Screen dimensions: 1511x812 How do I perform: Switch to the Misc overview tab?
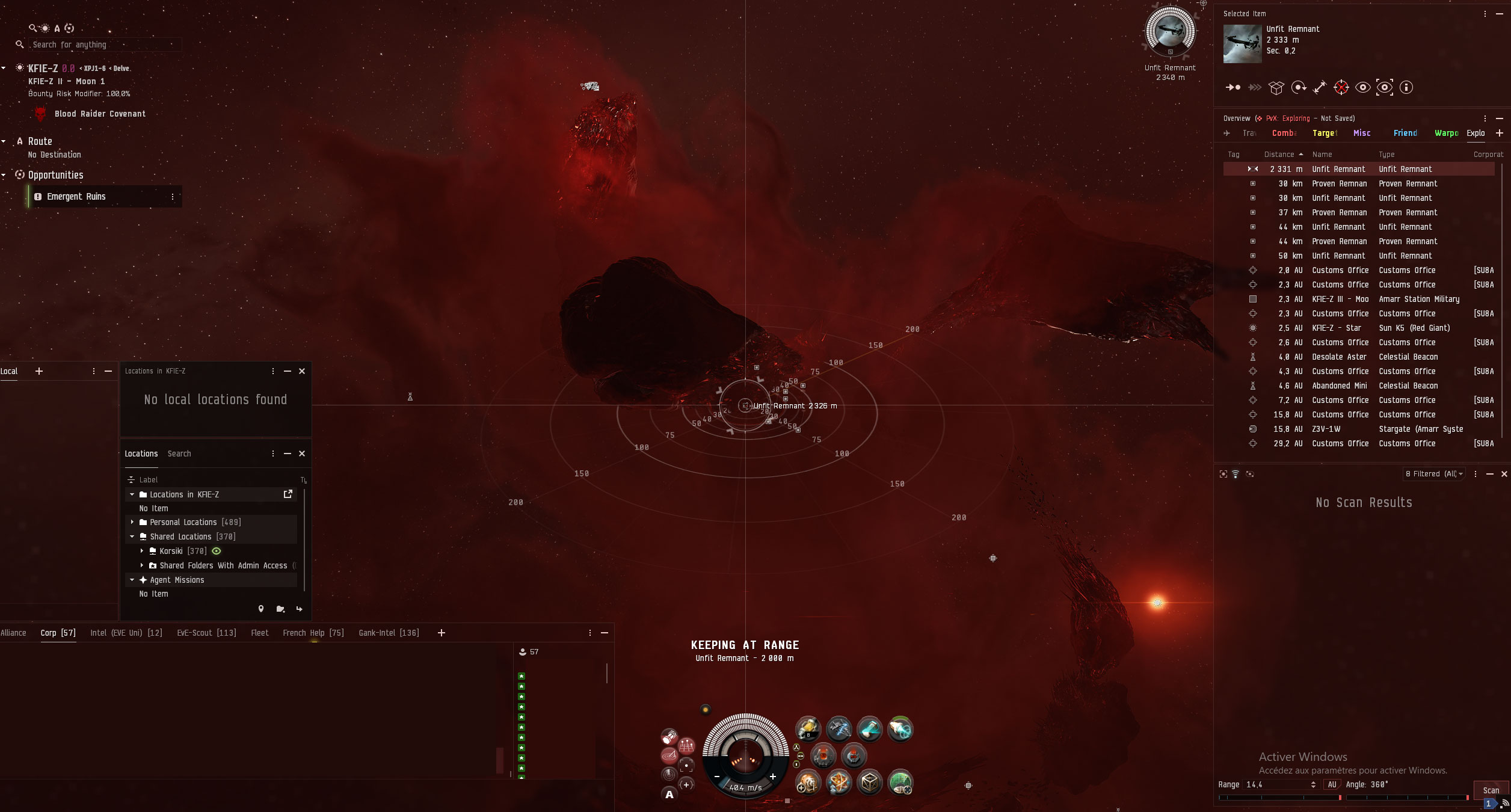[x=1362, y=133]
